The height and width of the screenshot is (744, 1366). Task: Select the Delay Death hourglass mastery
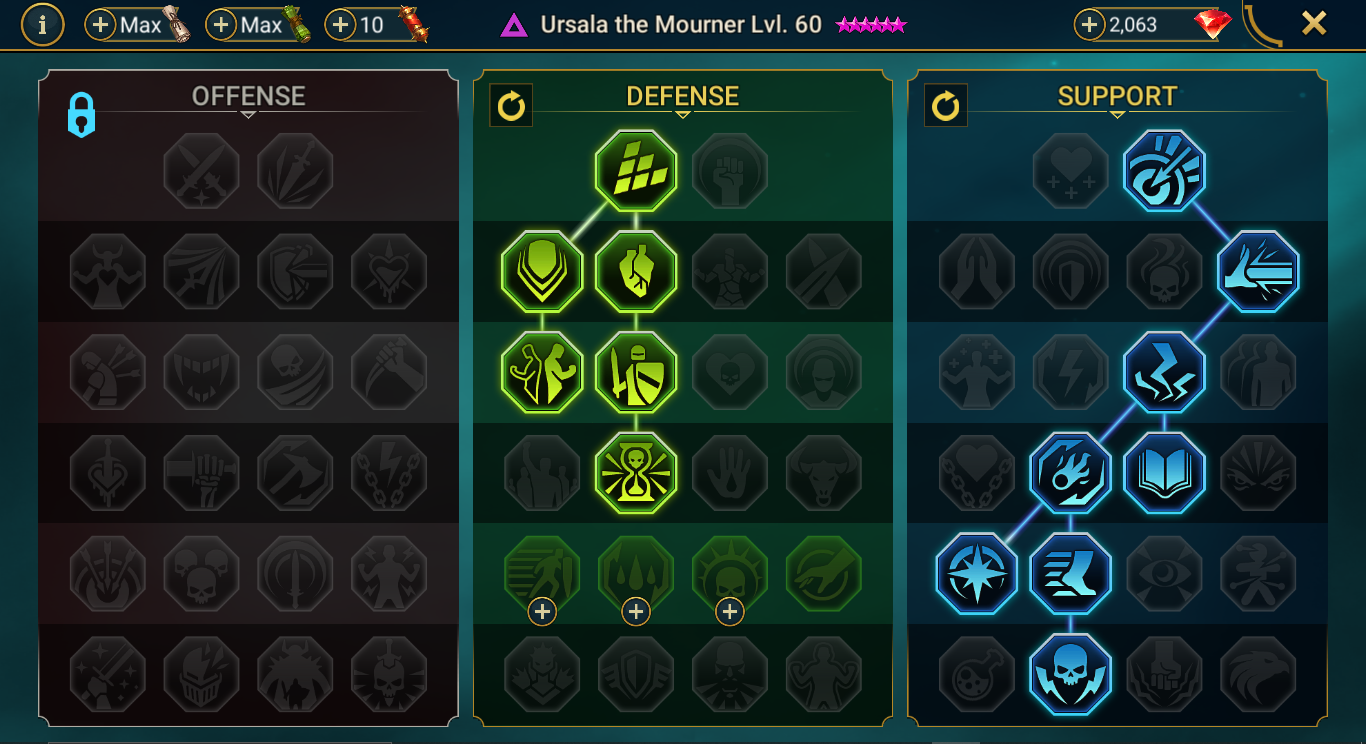637,473
